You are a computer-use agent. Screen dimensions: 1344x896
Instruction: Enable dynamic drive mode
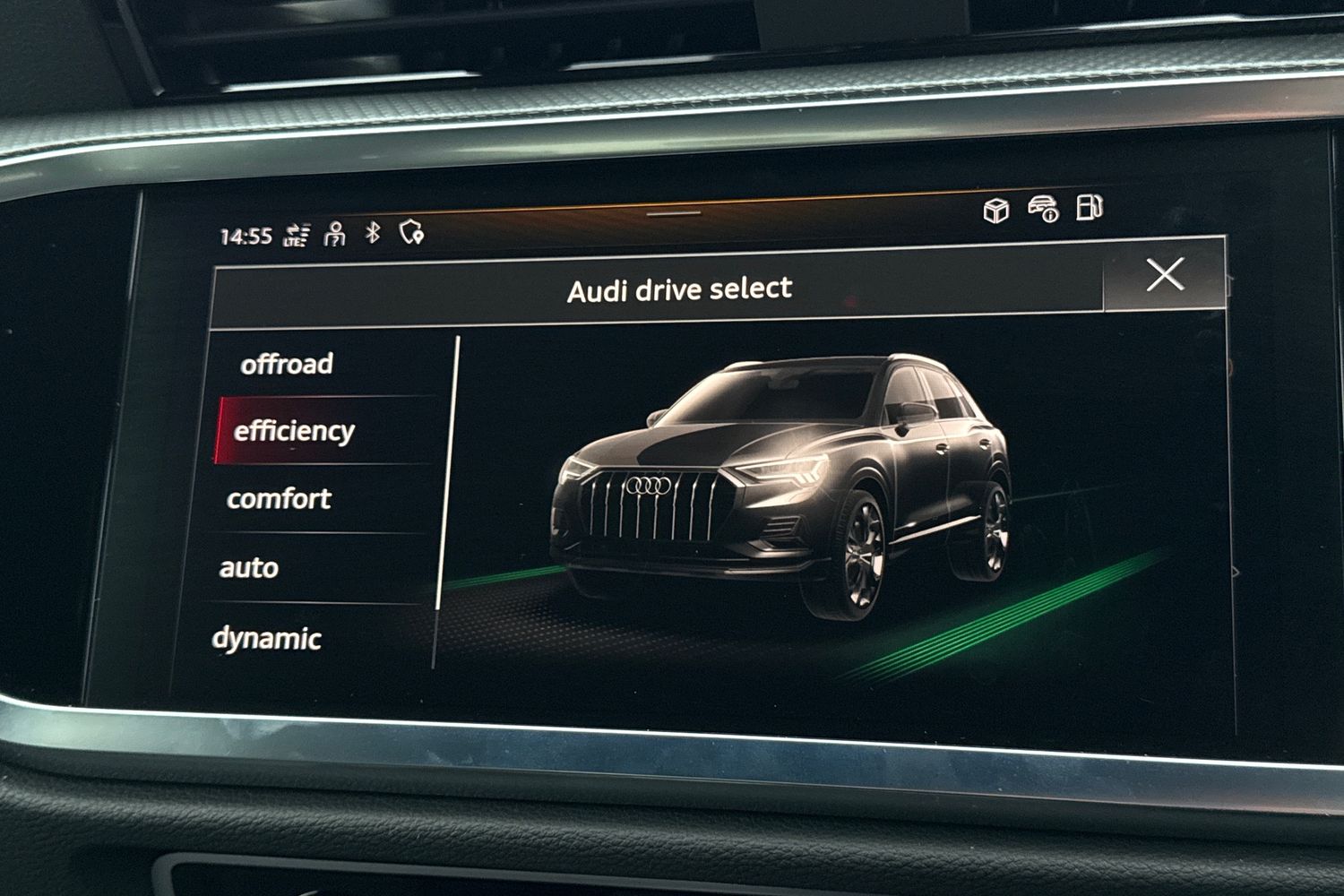click(x=267, y=638)
